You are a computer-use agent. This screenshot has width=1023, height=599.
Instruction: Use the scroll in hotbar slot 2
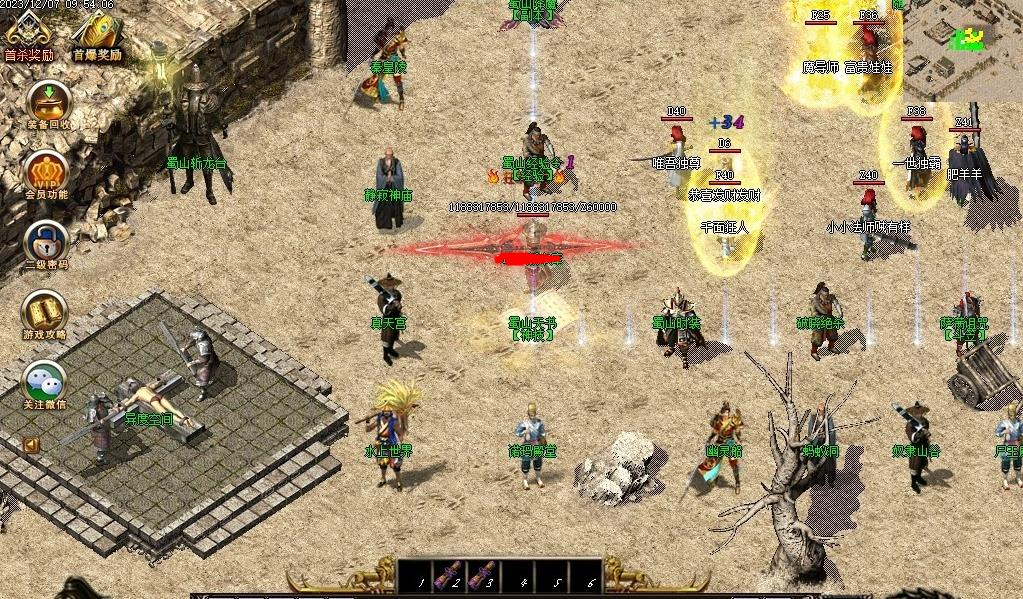click(x=450, y=574)
